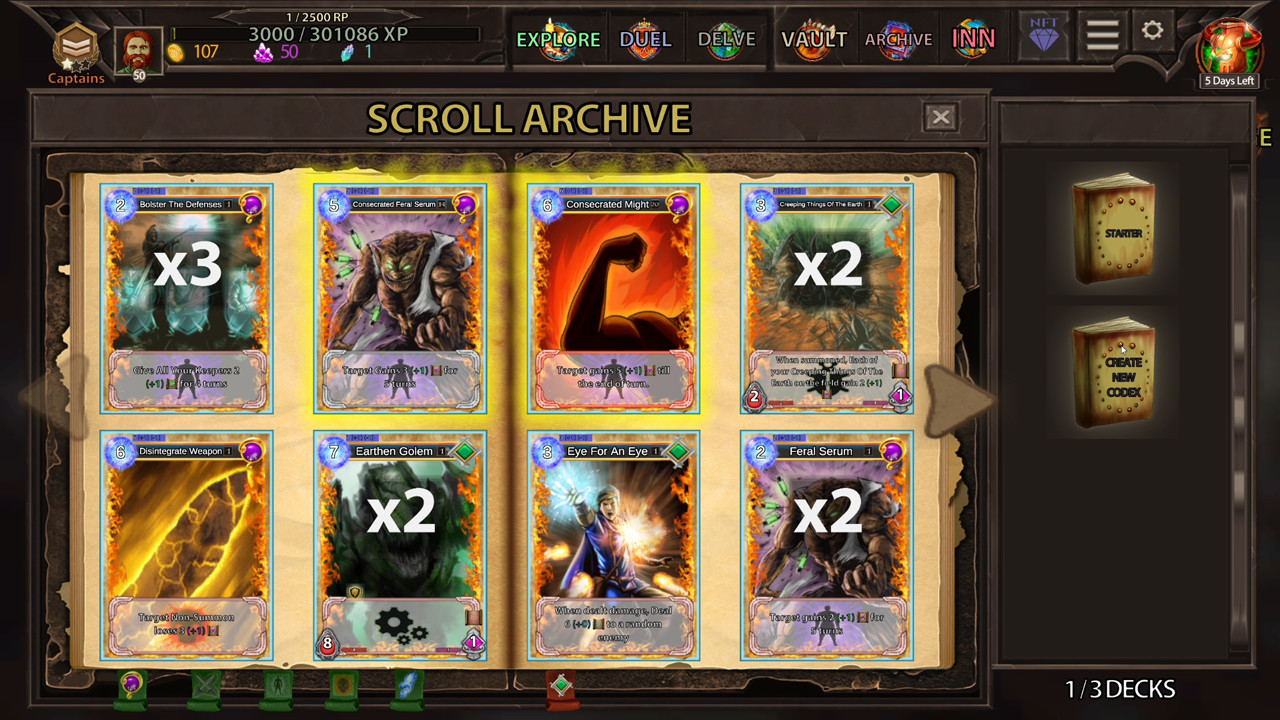Select the Delve globe icon
Image resolution: width=1280 pixels, height=720 pixels.
pyautogui.click(x=727, y=40)
